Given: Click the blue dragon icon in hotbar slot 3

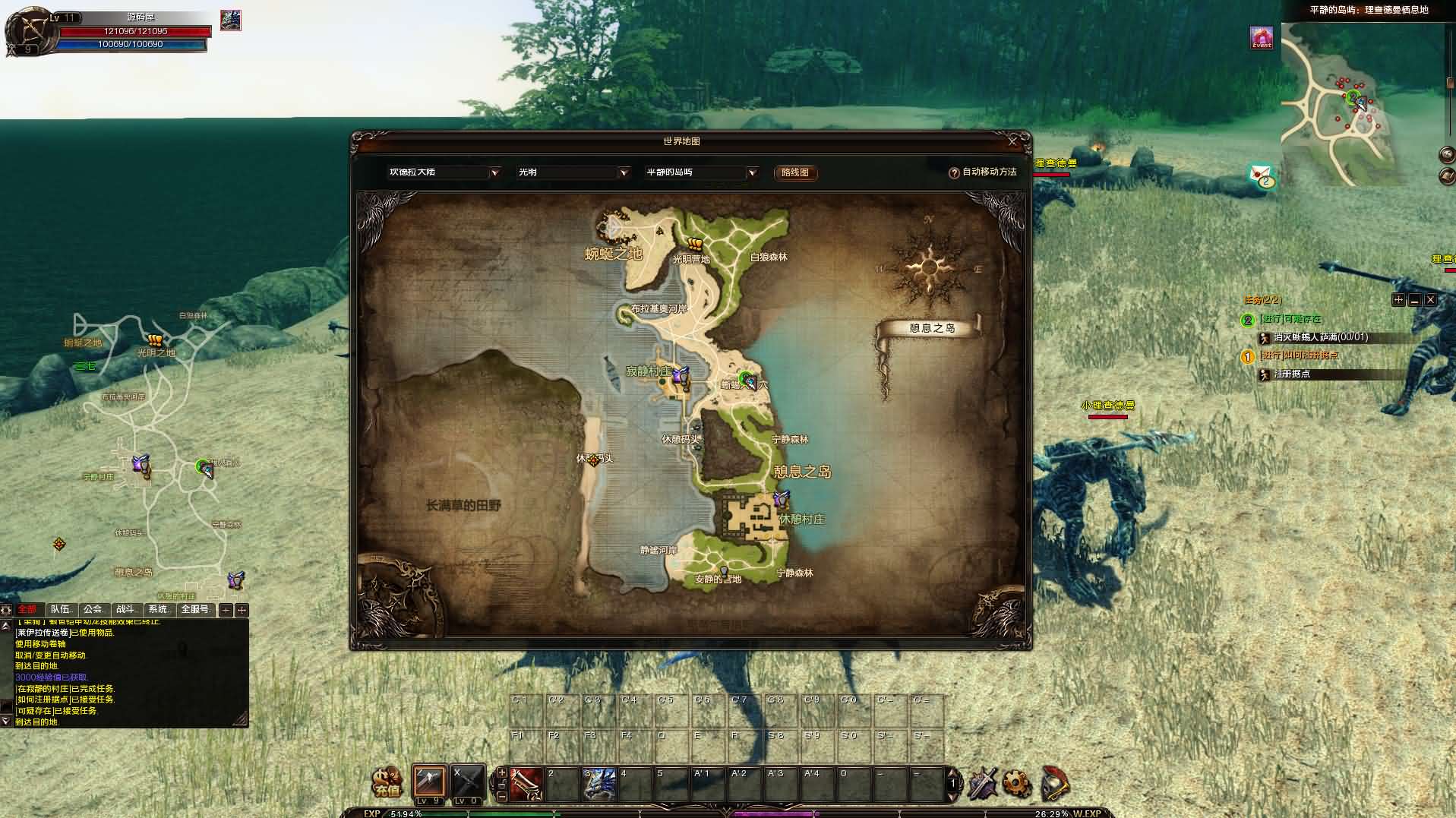Looking at the screenshot, I should (600, 782).
